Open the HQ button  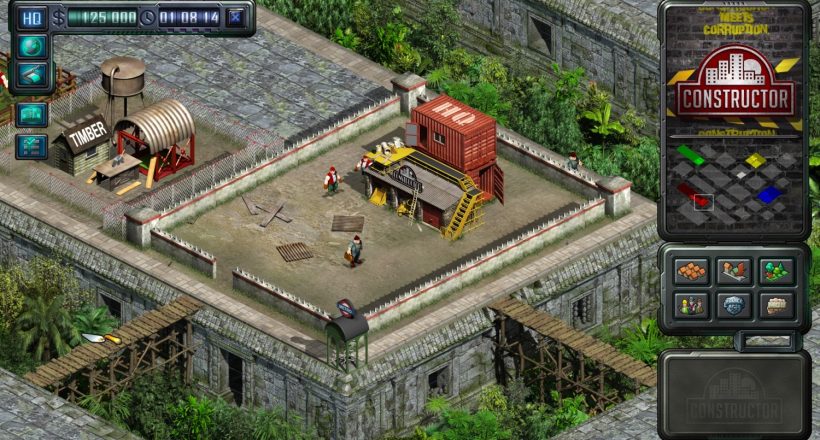click(x=32, y=17)
